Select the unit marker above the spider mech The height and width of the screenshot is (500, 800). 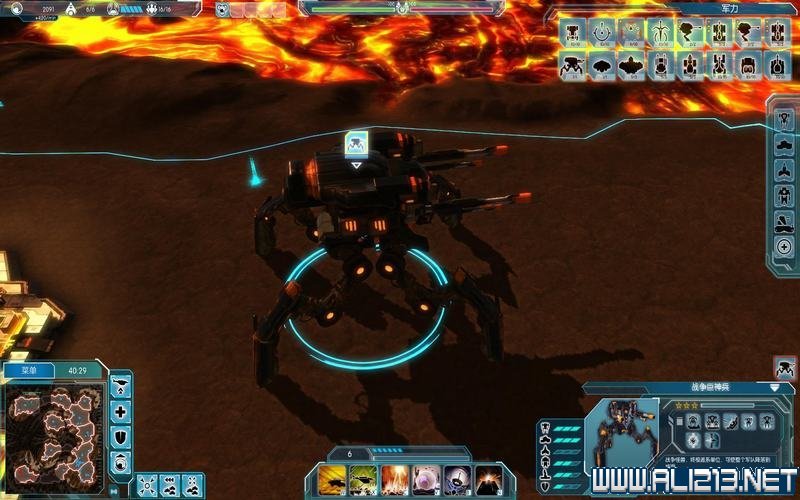click(x=356, y=144)
